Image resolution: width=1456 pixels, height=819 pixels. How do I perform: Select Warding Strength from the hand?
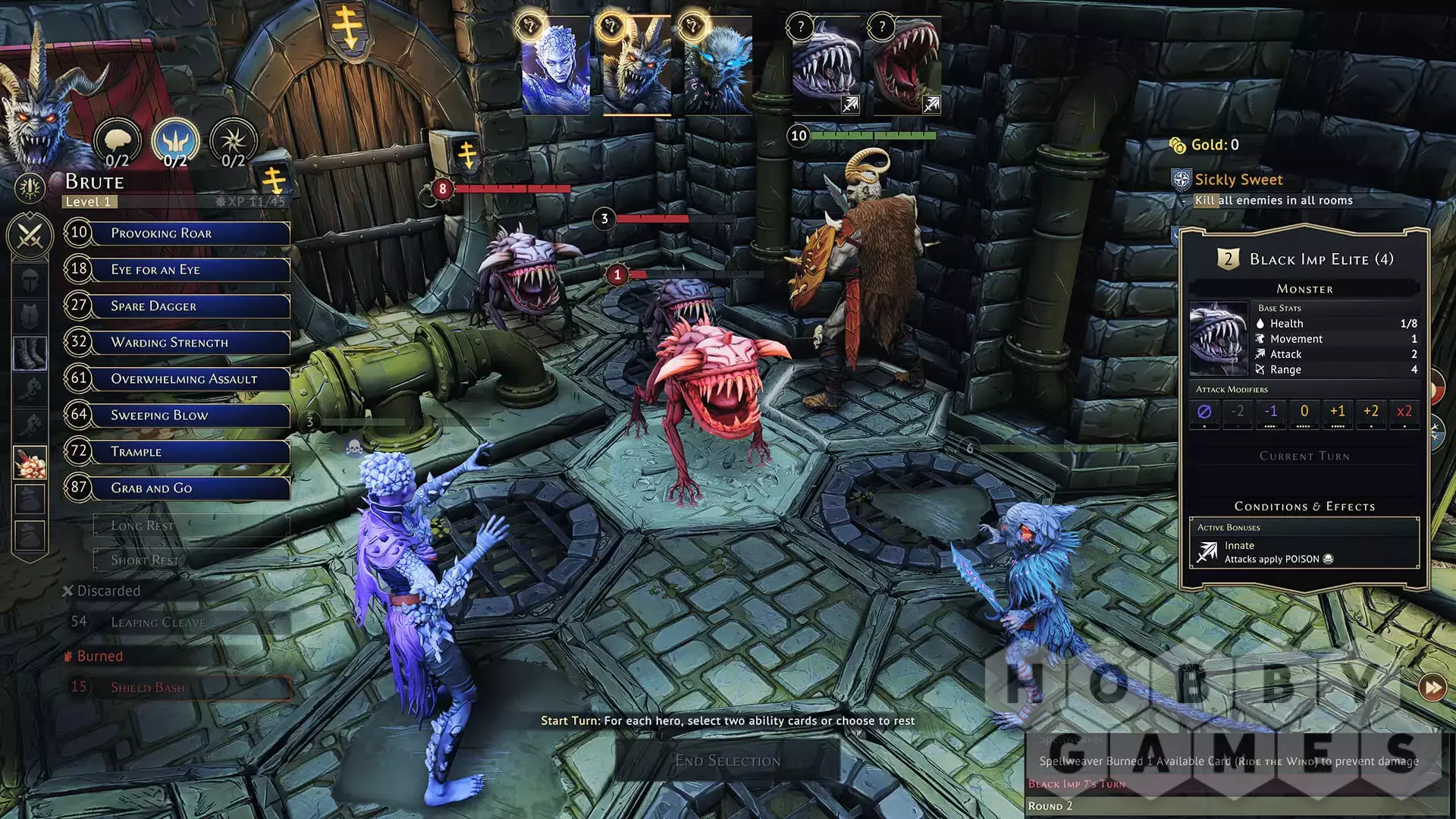[190, 343]
